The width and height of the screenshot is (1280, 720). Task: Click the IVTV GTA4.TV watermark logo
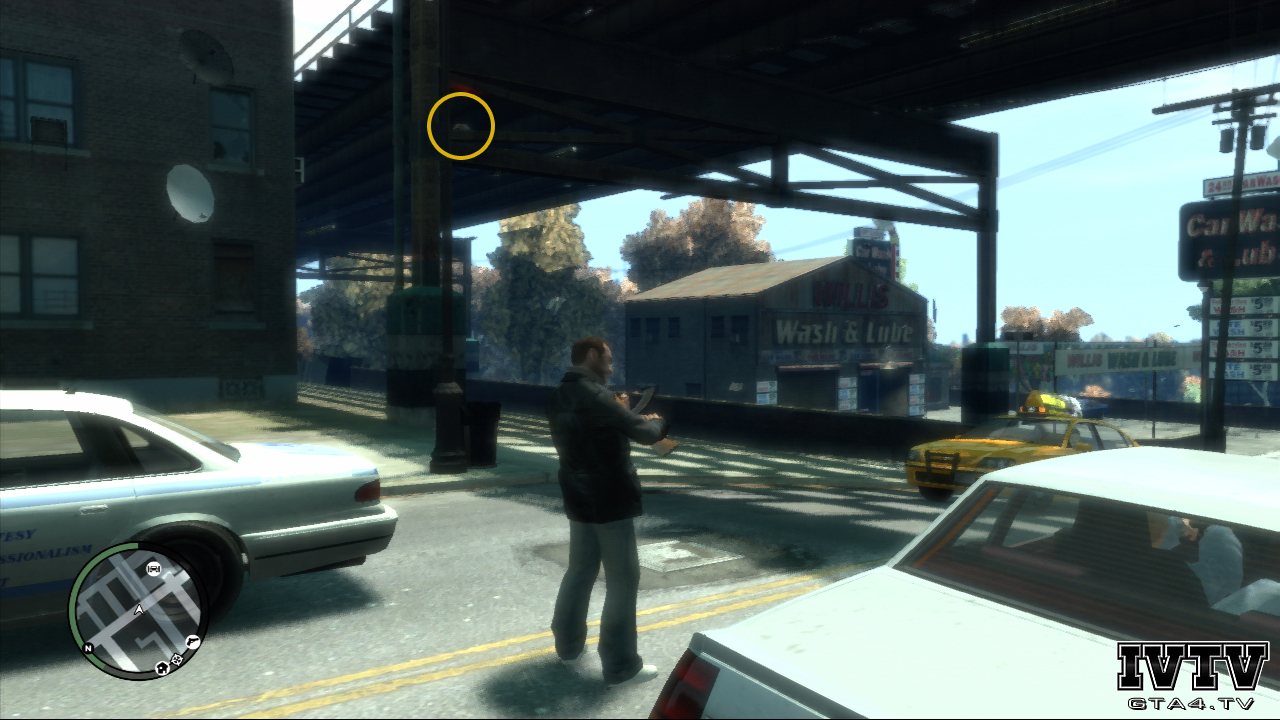pyautogui.click(x=1192, y=676)
